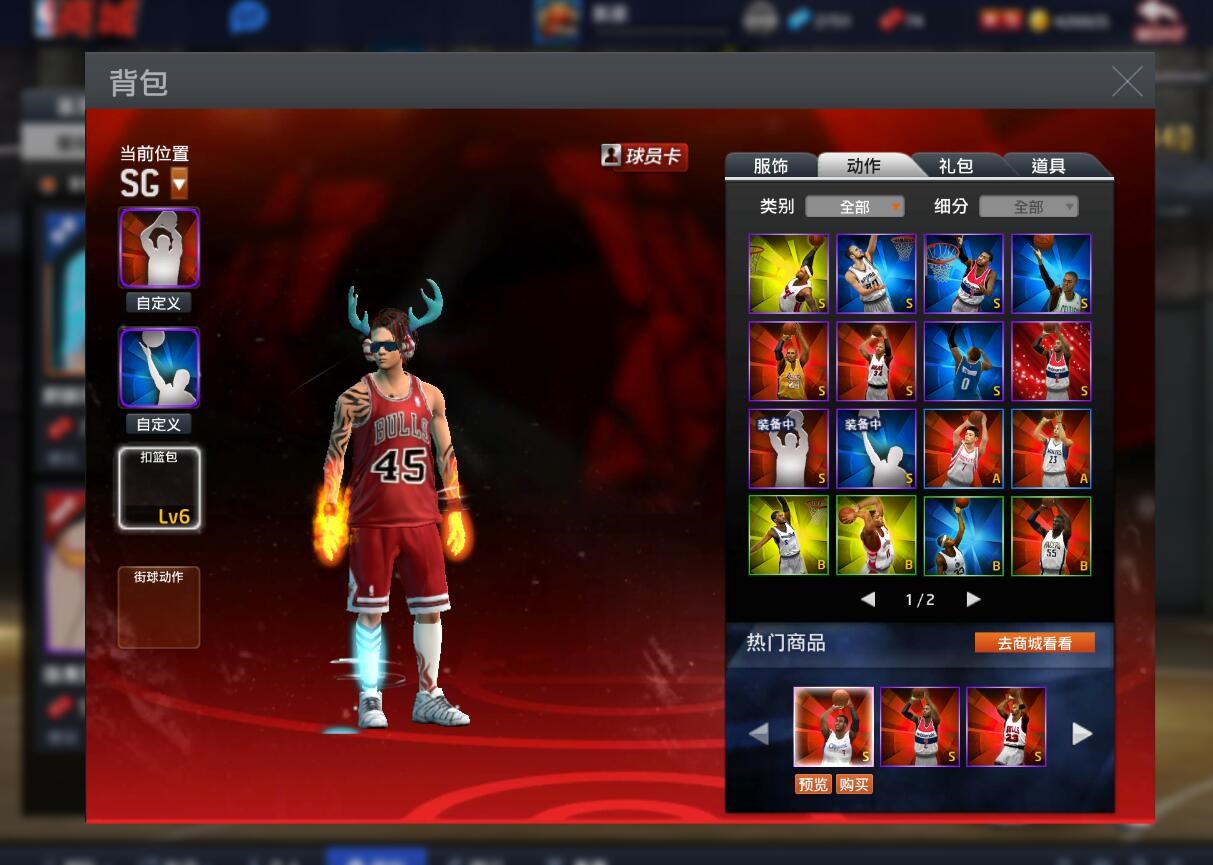Open the 类别 category dropdown
The height and width of the screenshot is (865, 1213).
tap(855, 207)
